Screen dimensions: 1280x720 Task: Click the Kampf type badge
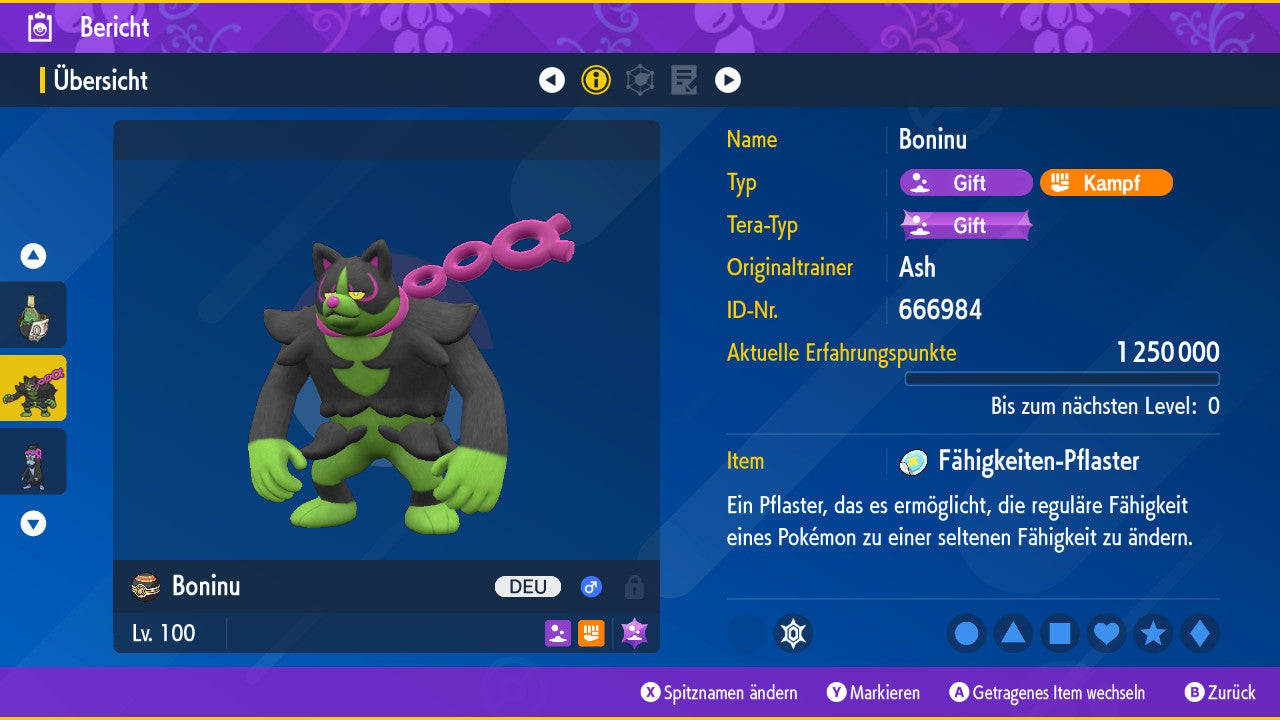1106,183
